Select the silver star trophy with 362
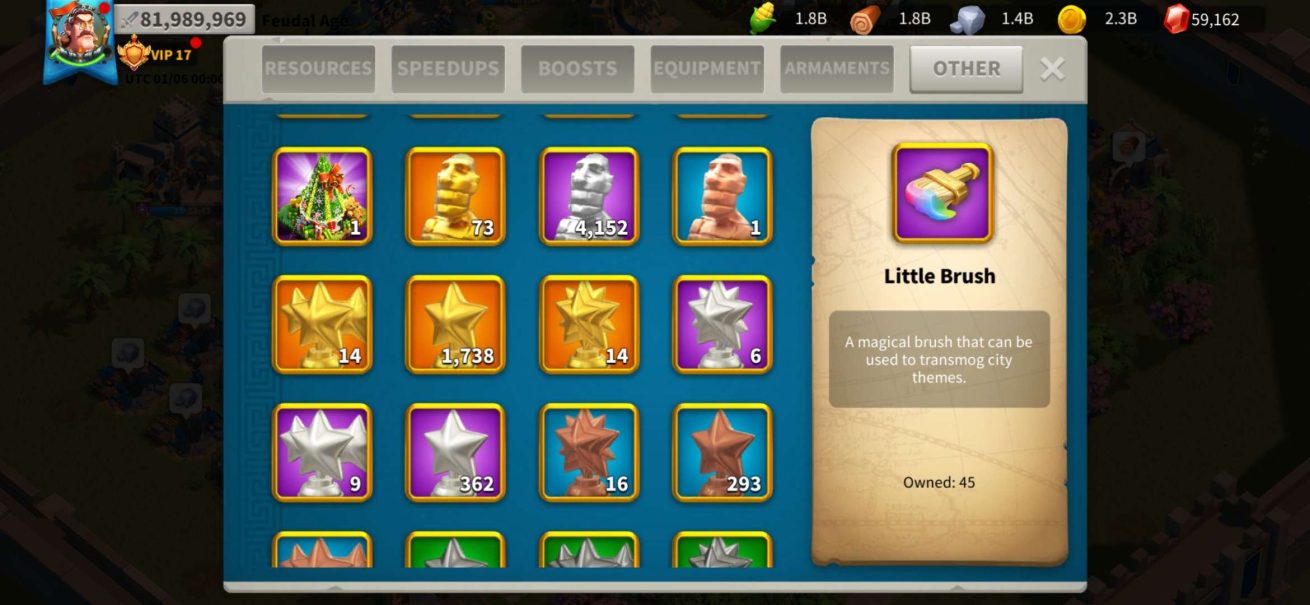This screenshot has width=1310, height=605. 455,452
